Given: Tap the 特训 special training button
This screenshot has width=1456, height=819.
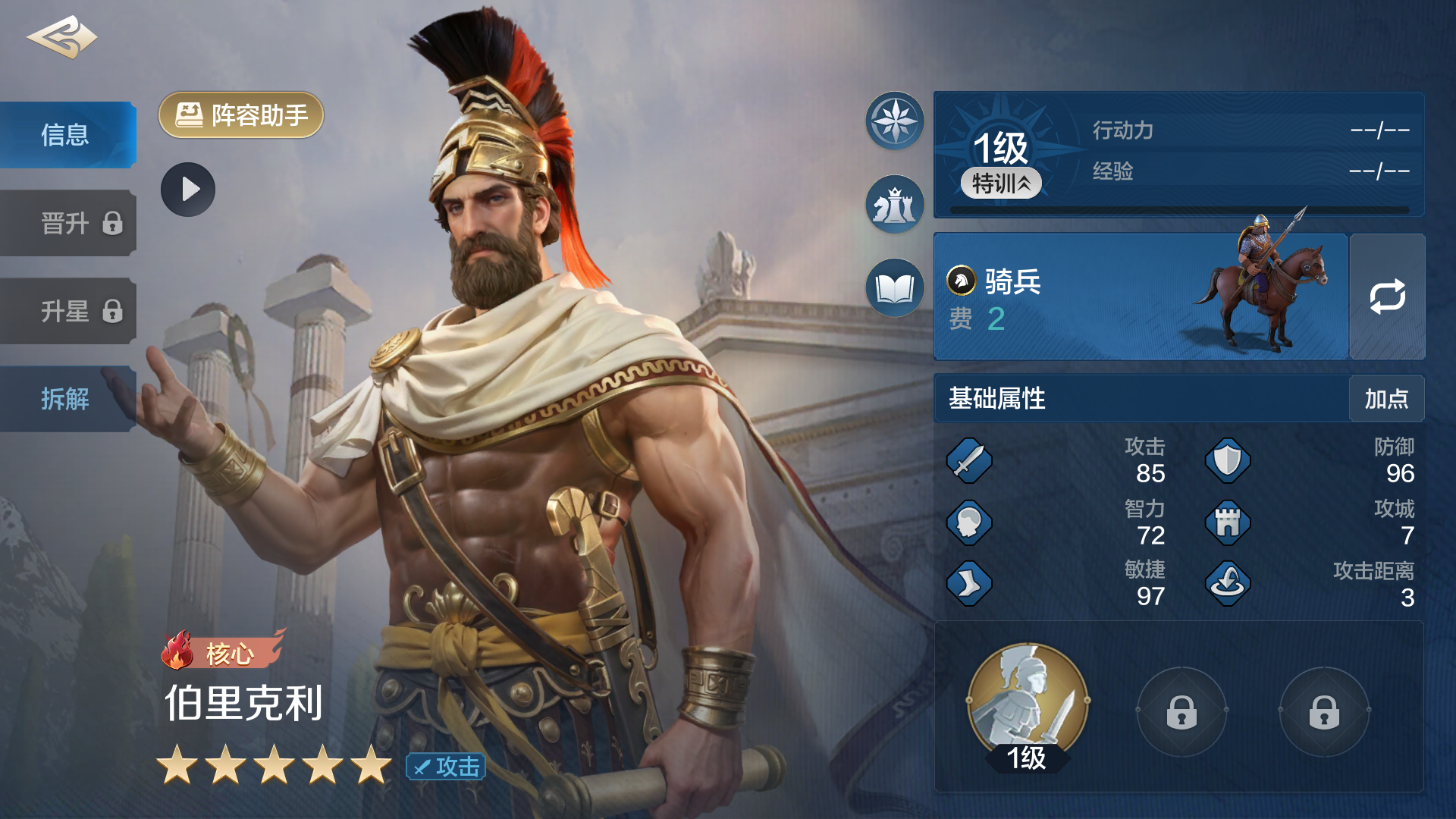Looking at the screenshot, I should (x=1001, y=184).
